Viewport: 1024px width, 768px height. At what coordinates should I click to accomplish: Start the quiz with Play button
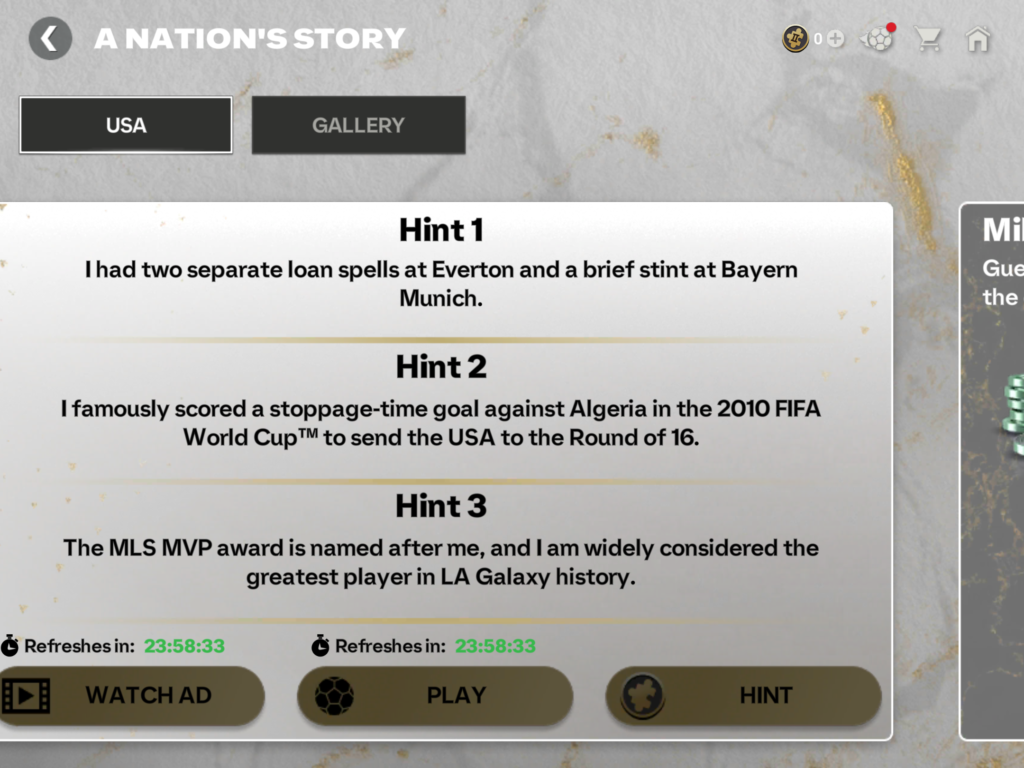point(435,695)
